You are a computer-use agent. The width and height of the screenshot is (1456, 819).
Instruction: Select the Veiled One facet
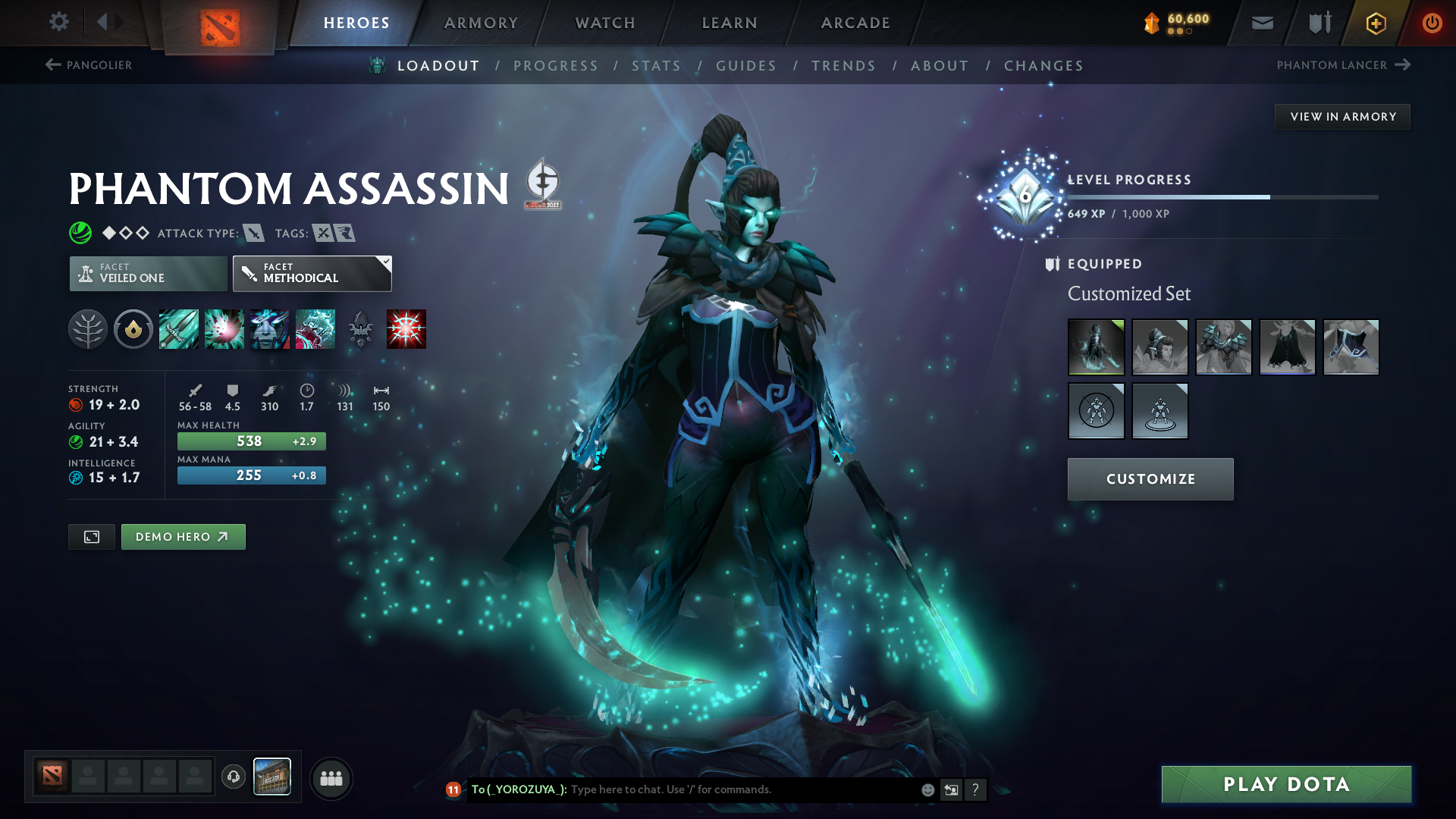148,274
